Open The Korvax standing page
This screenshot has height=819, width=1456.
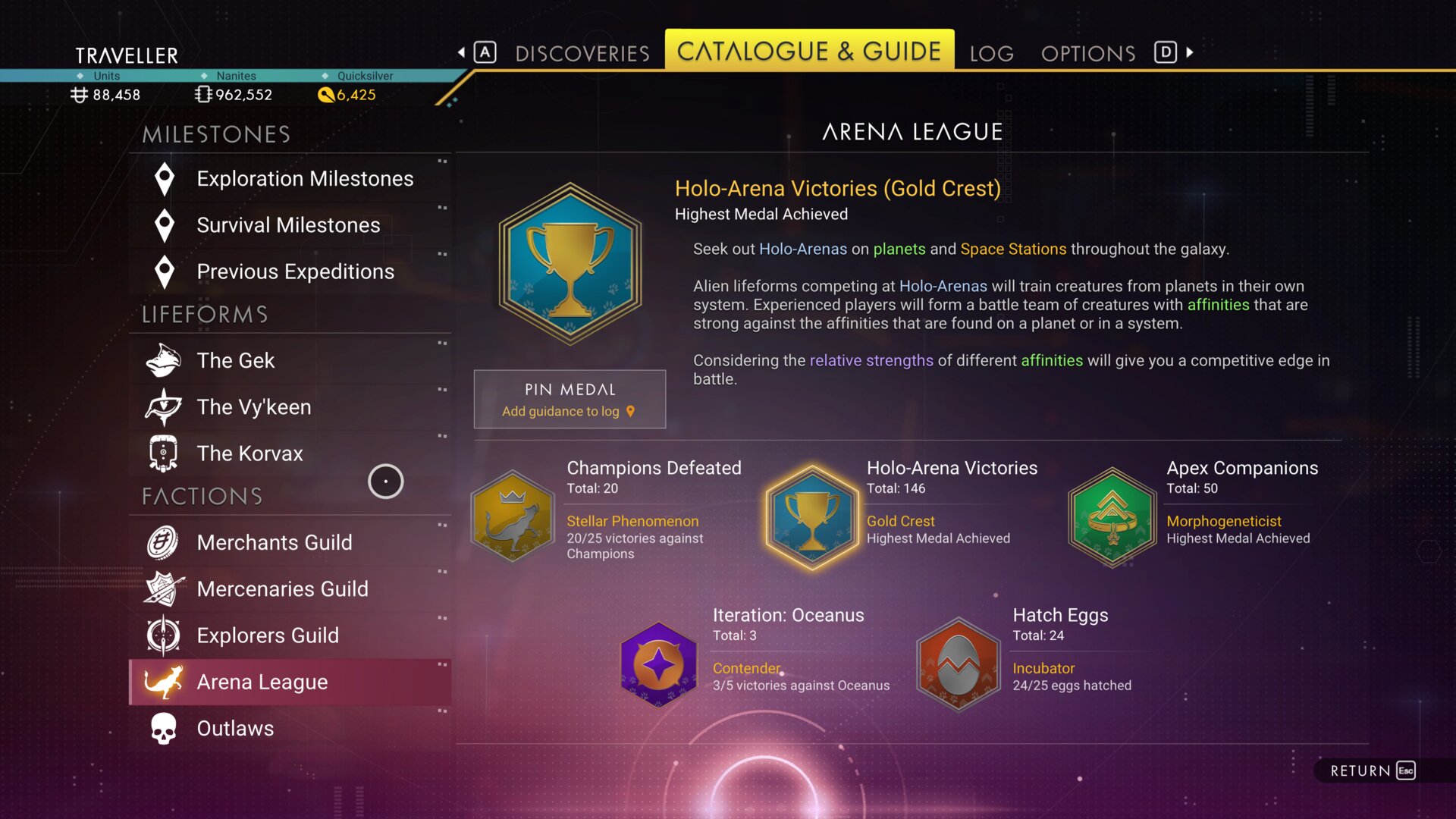pos(249,453)
